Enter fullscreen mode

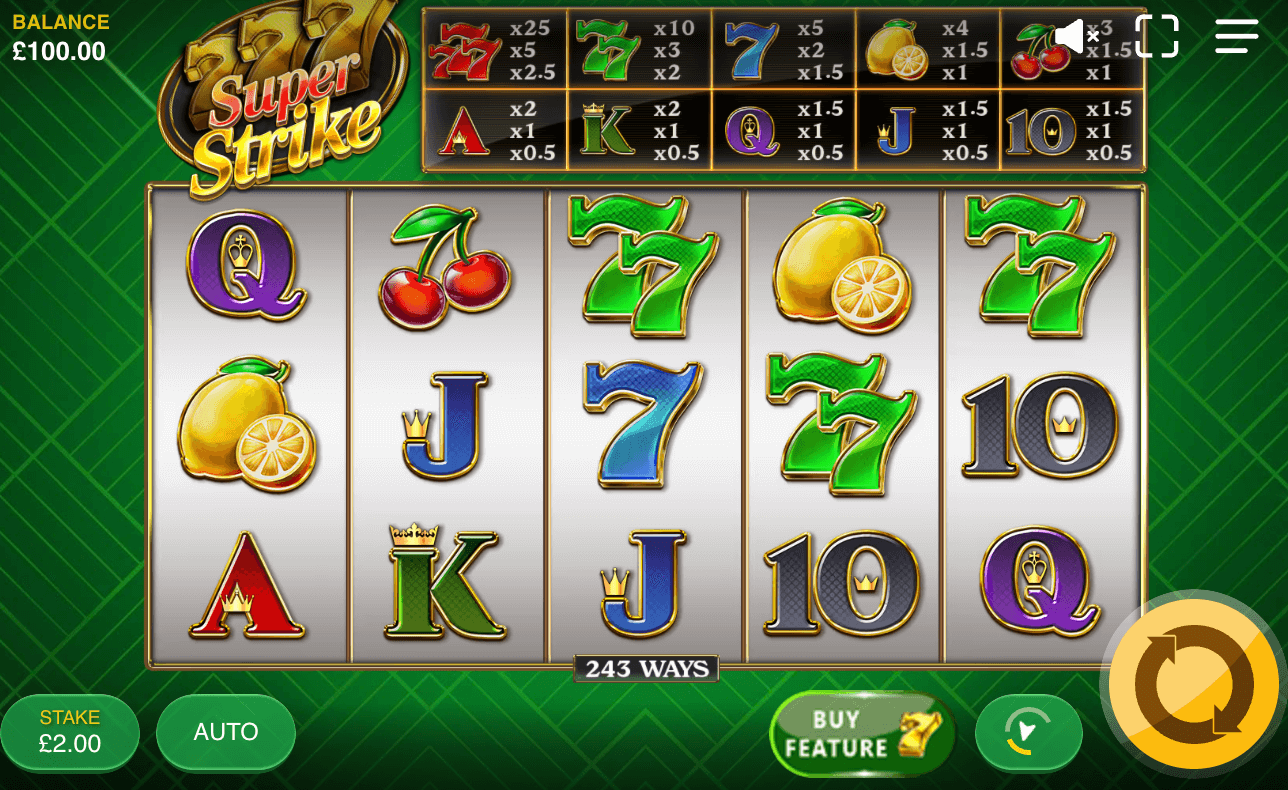click(x=1157, y=36)
